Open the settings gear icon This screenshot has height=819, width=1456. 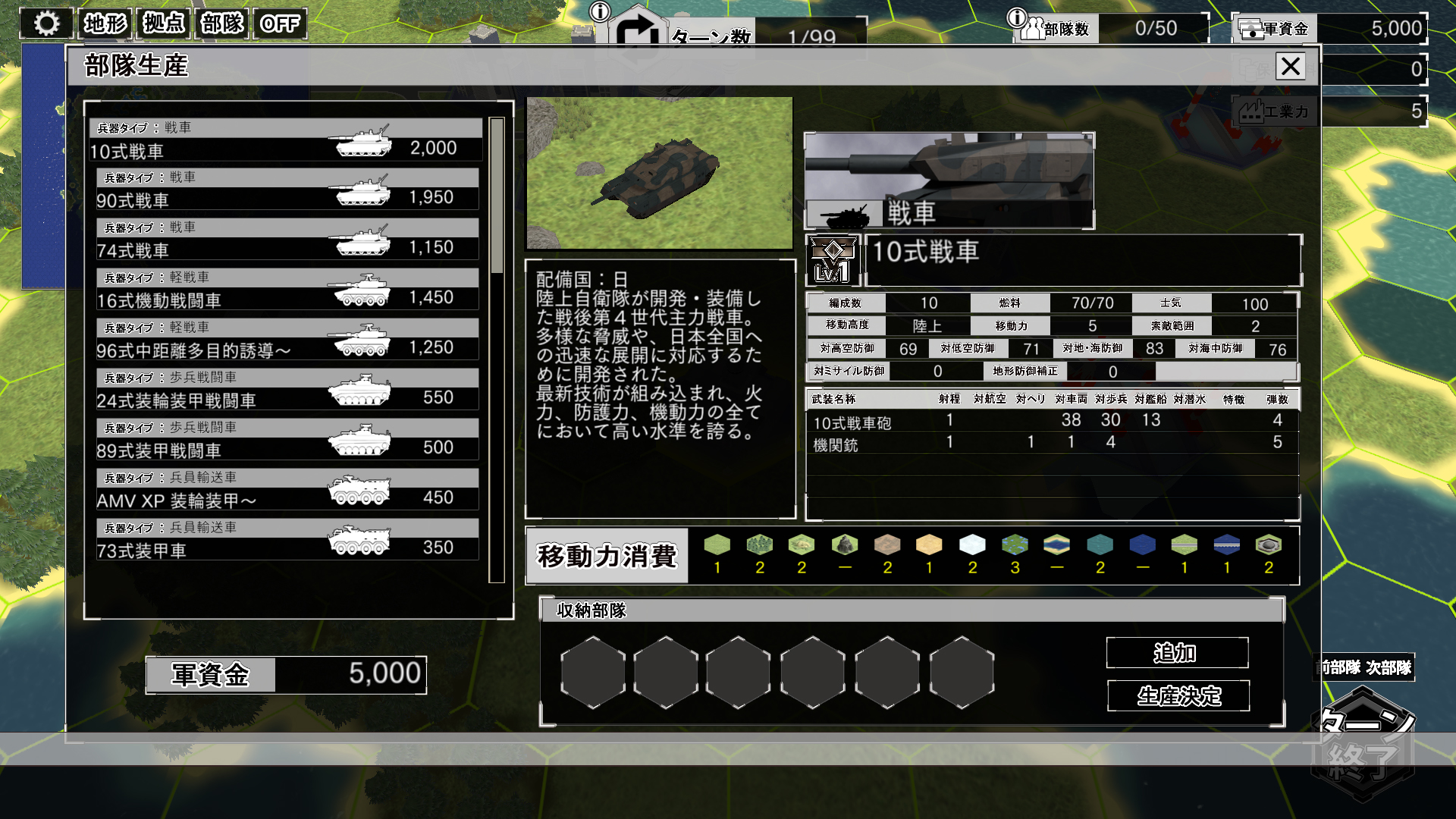click(47, 24)
